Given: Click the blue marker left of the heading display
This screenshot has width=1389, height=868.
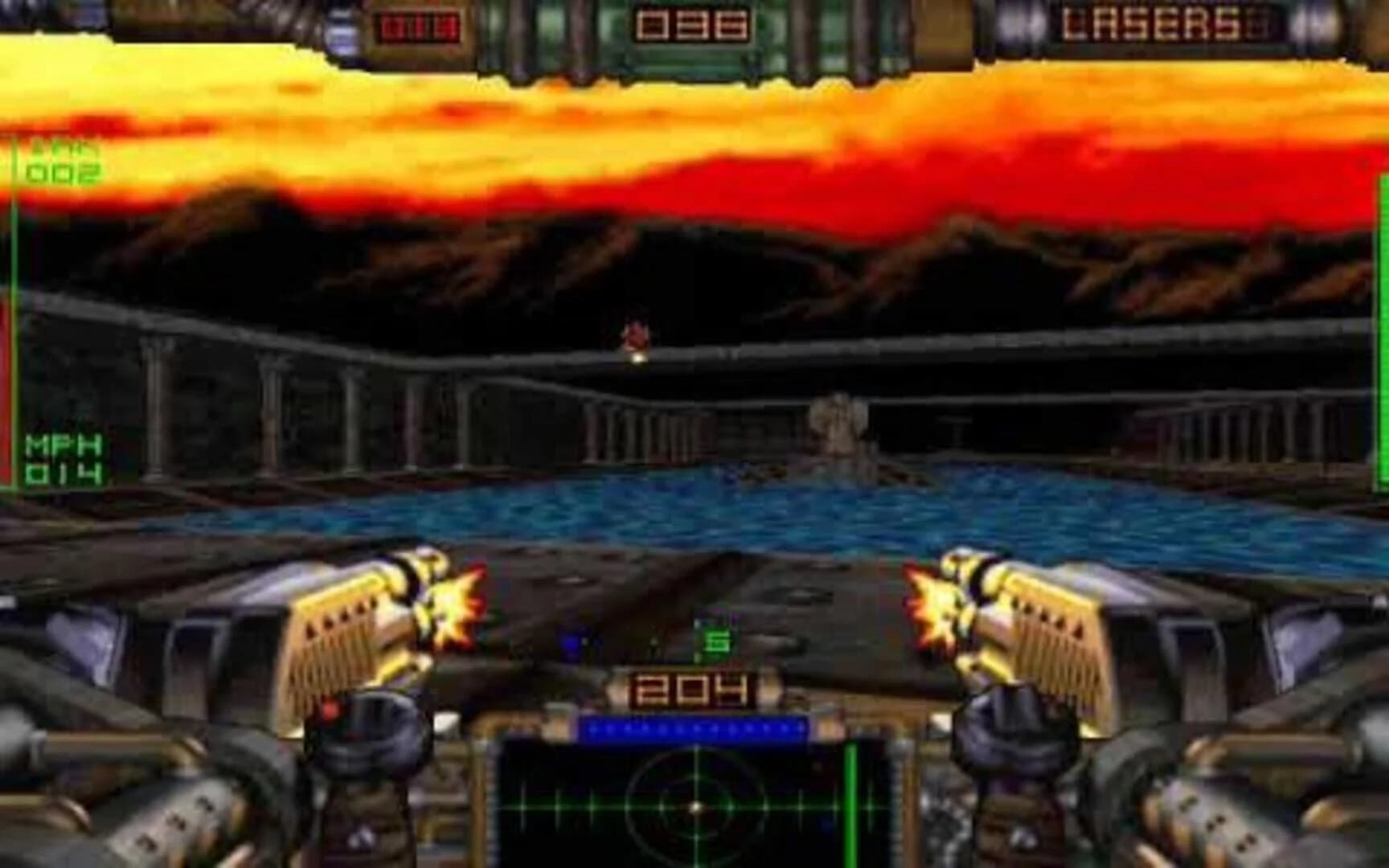Looking at the screenshot, I should pos(571,639).
